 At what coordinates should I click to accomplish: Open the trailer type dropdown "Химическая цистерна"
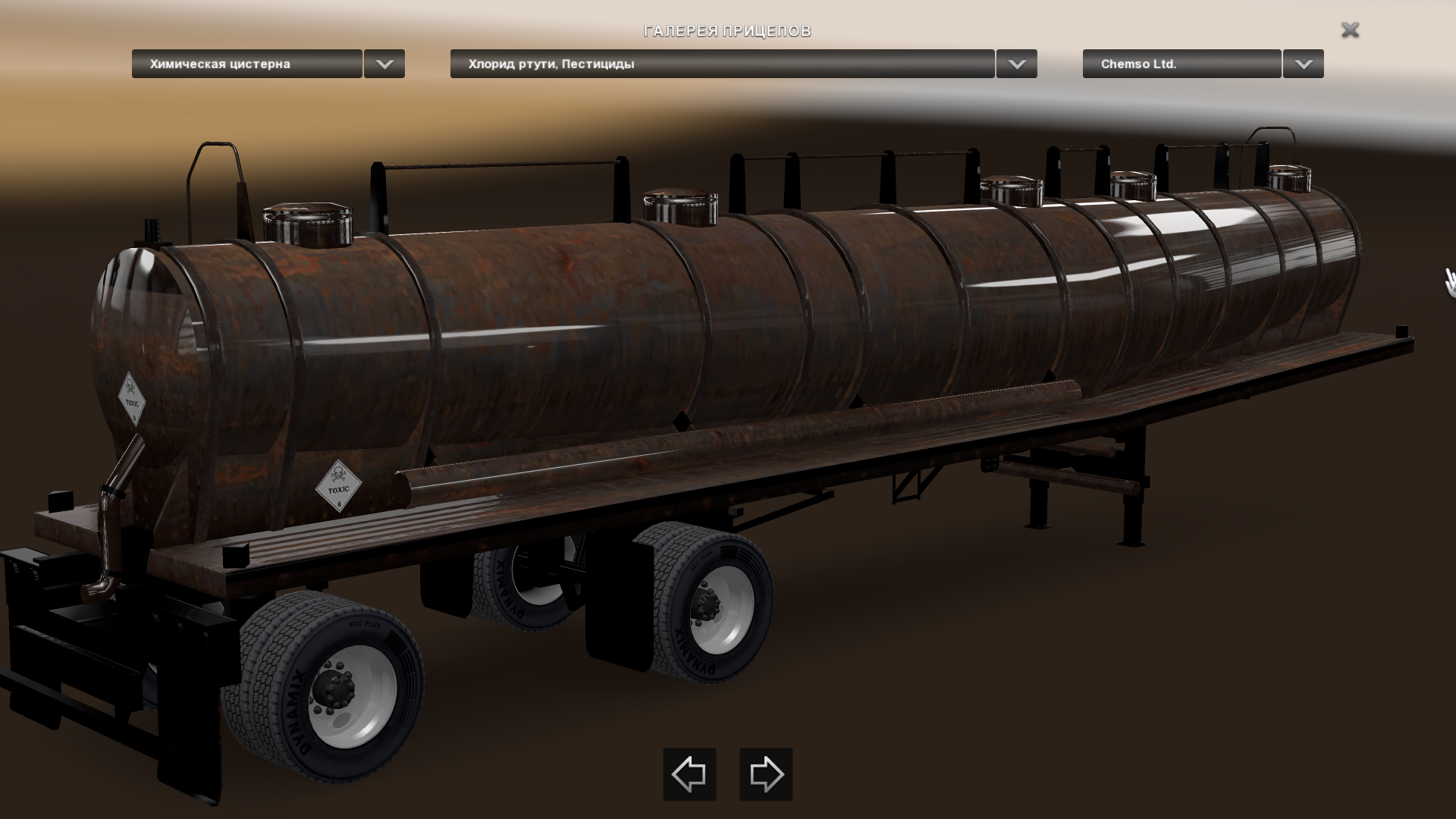point(246,64)
